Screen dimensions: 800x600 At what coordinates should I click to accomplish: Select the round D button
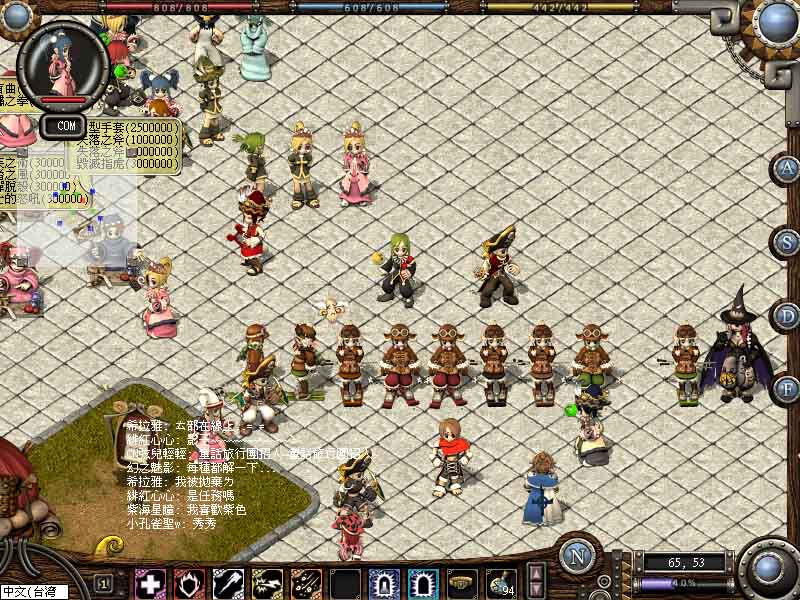[788, 316]
